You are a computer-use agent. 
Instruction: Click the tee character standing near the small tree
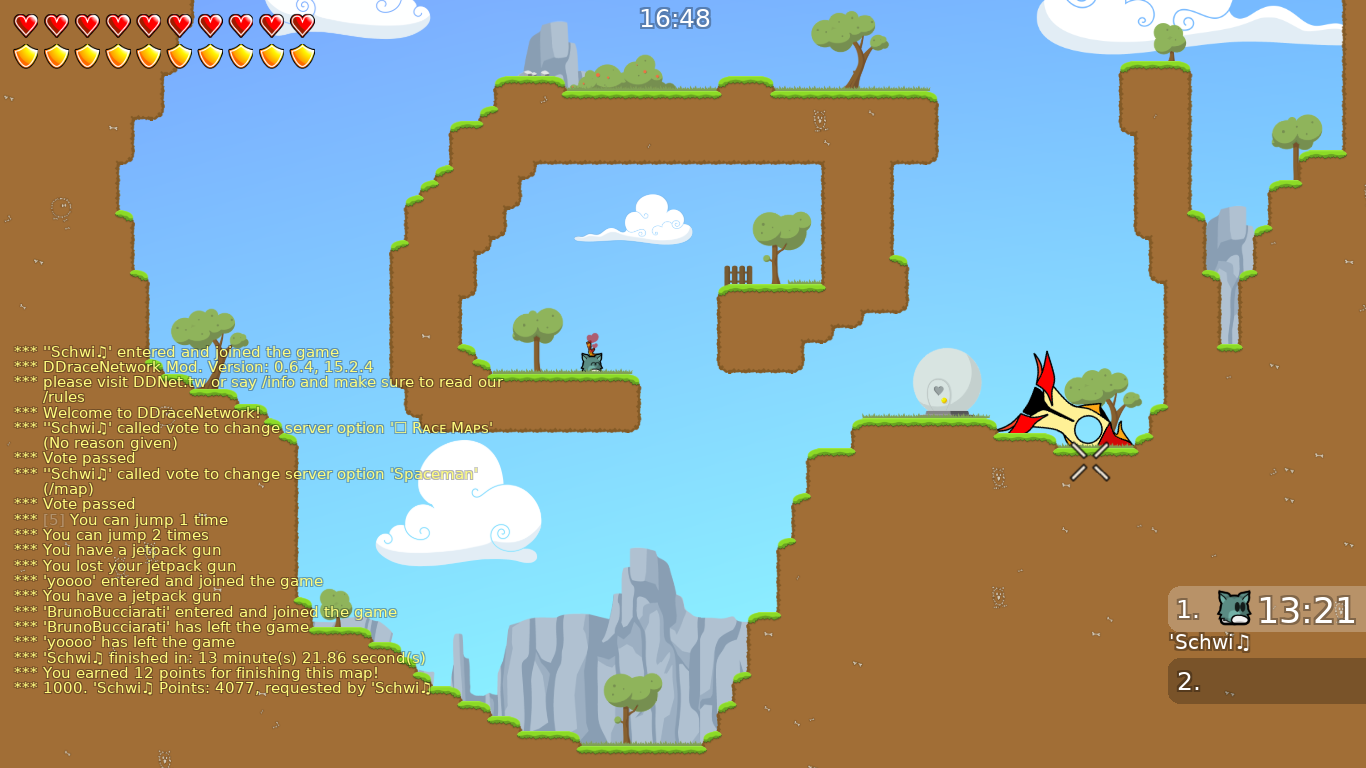[x=590, y=360]
